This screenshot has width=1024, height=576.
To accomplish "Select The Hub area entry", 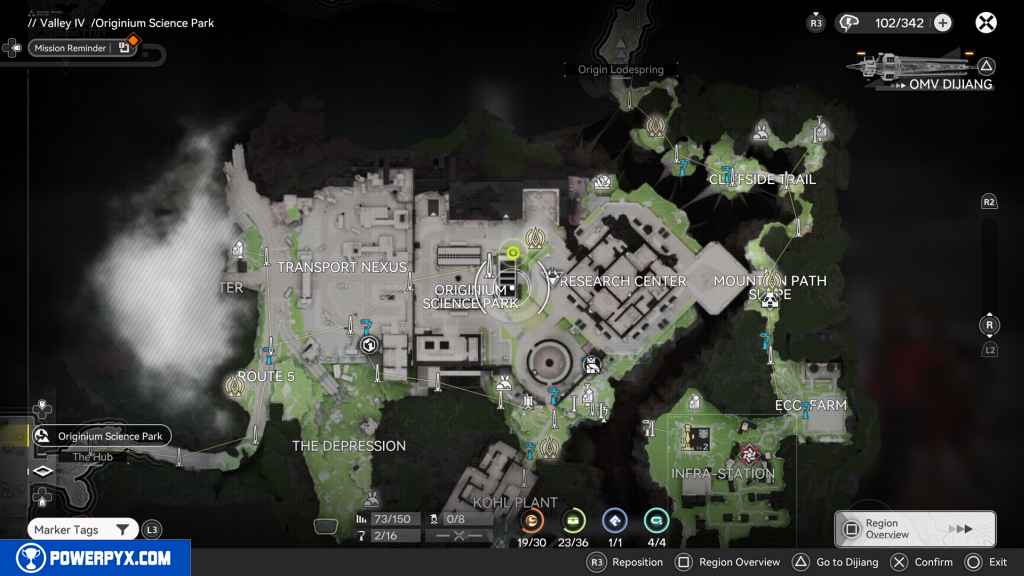I will (95, 457).
